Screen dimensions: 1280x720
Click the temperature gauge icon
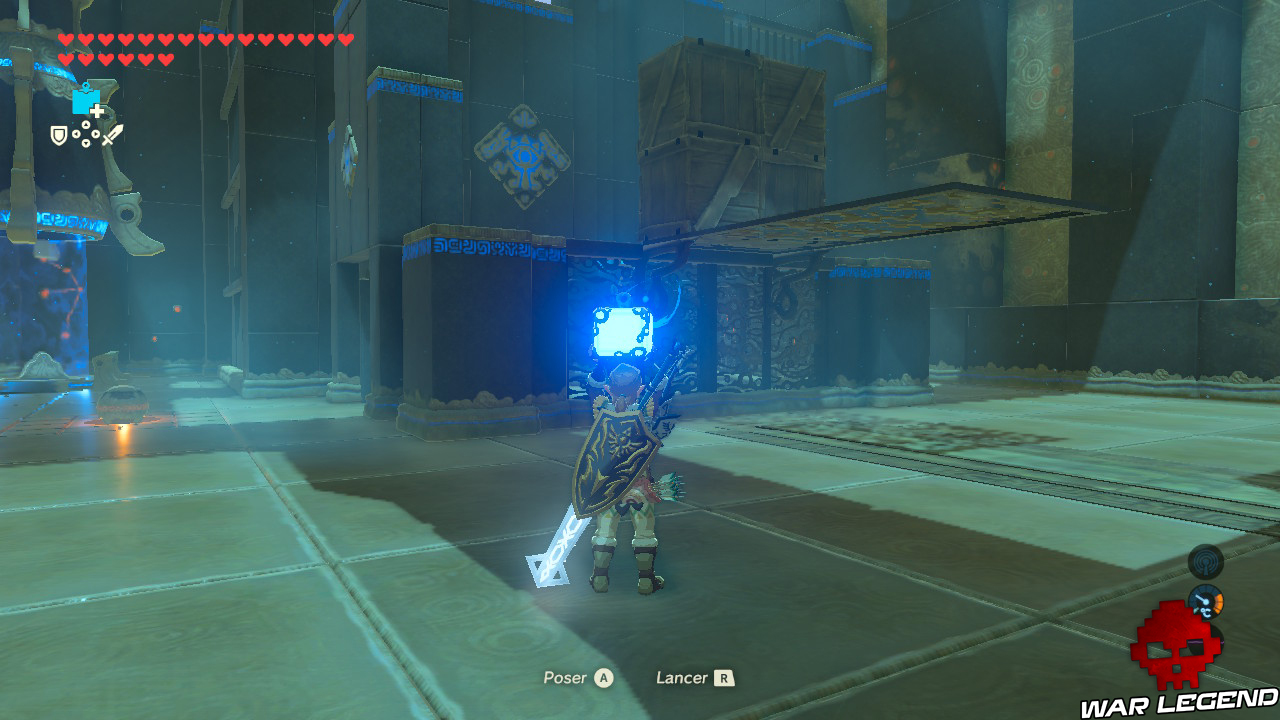(x=1205, y=600)
